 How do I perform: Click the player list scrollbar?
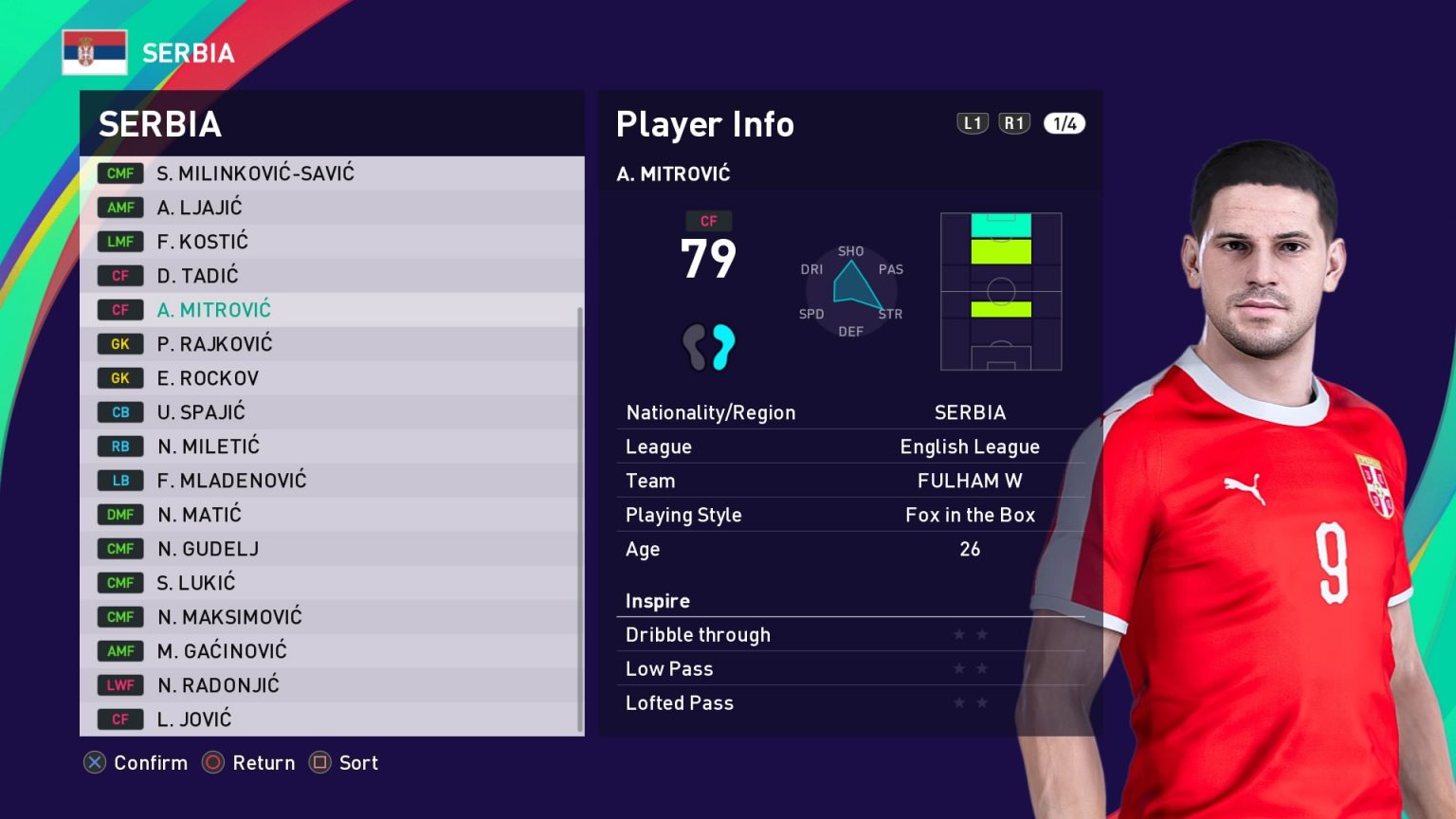(x=579, y=519)
